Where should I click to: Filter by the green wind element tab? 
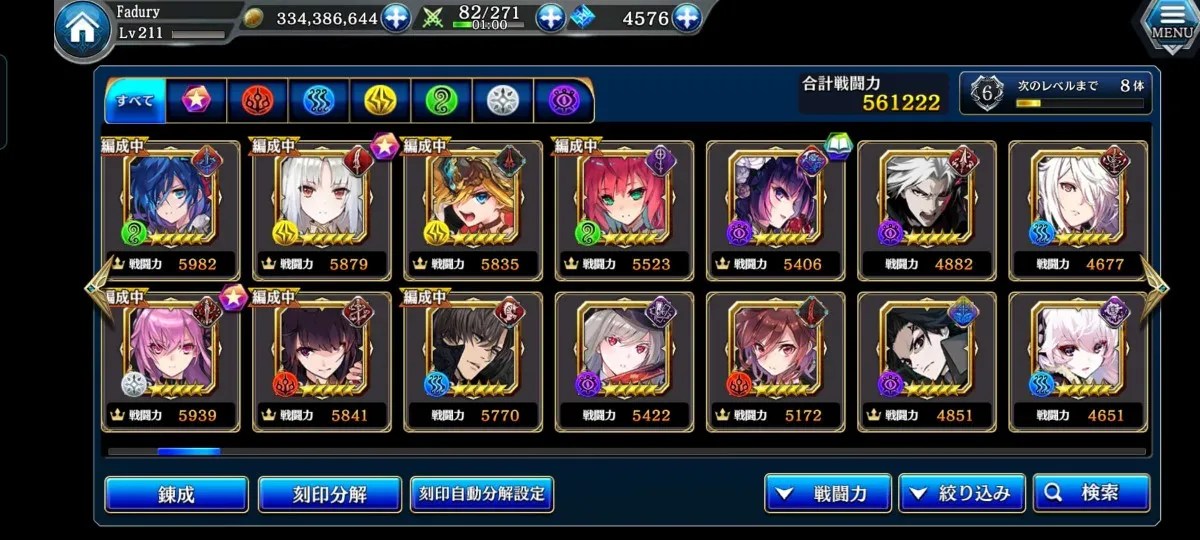pyautogui.click(x=441, y=100)
